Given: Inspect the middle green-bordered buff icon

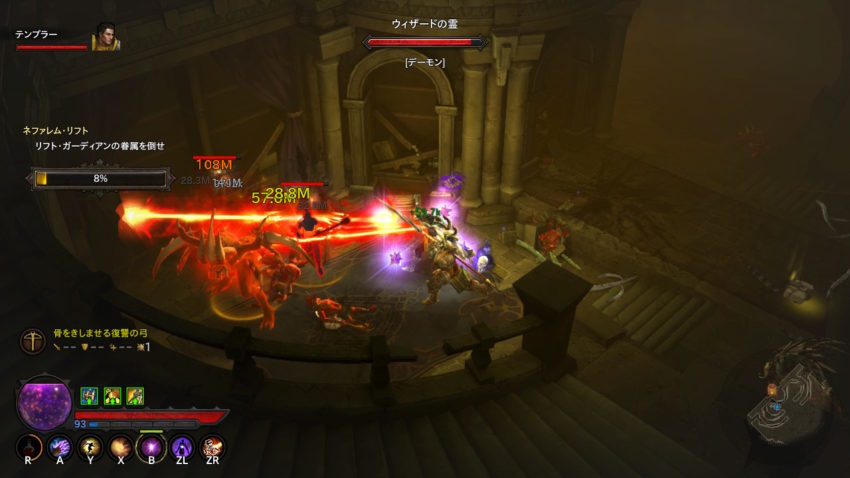Looking at the screenshot, I should tap(112, 395).
